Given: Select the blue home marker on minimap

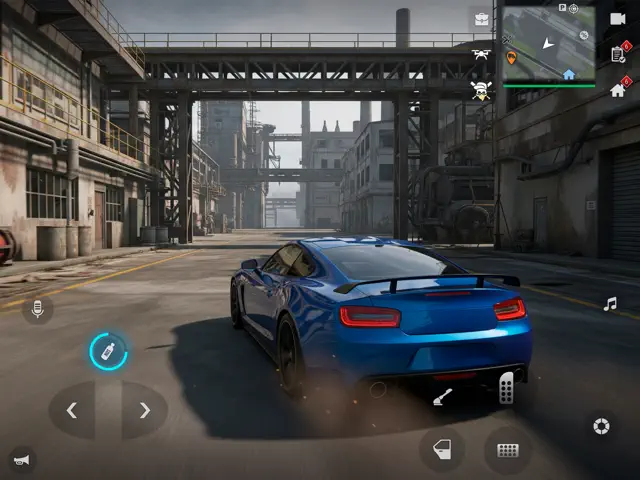Looking at the screenshot, I should click(569, 74).
